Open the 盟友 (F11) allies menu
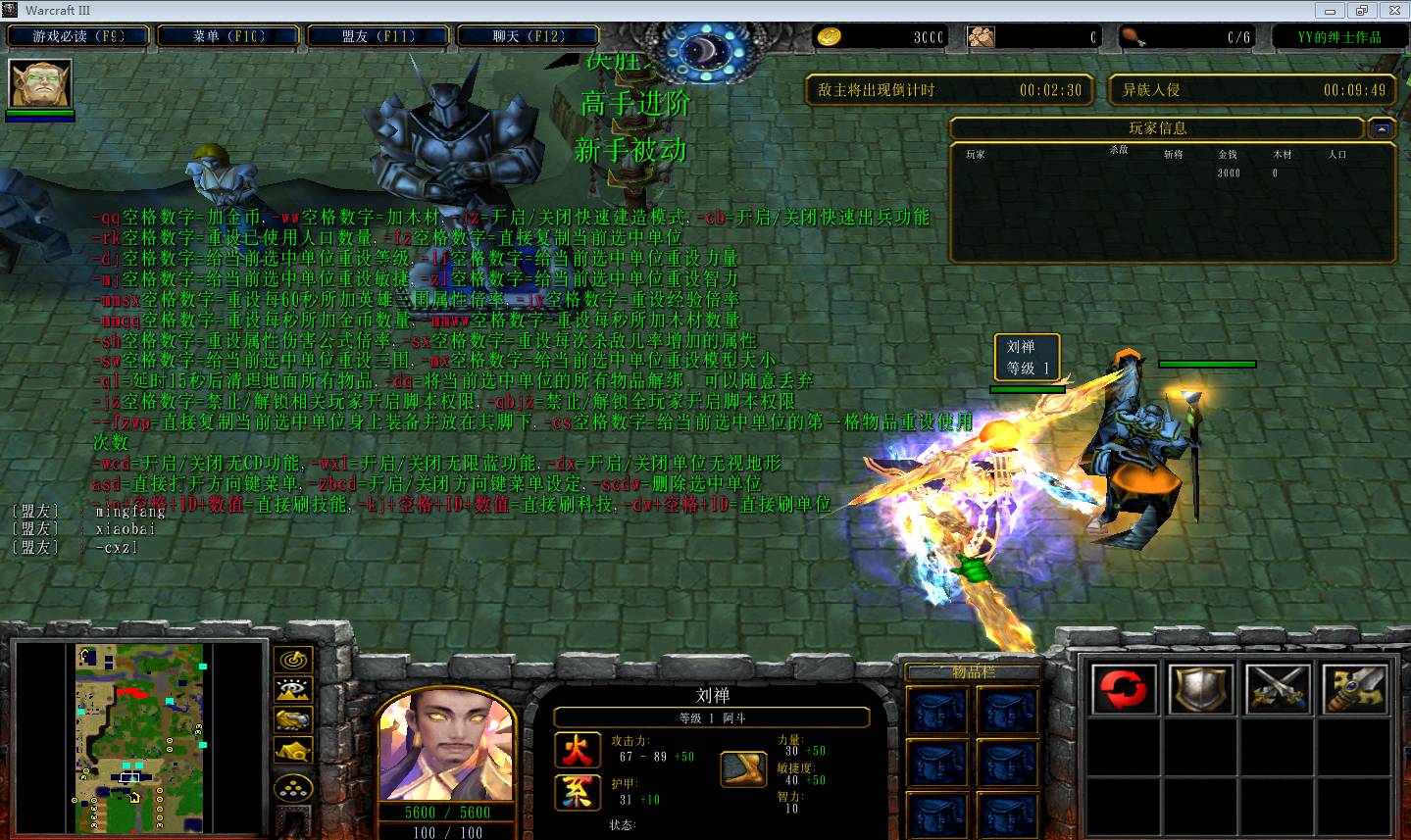This screenshot has height=840, width=1411. pos(378,37)
